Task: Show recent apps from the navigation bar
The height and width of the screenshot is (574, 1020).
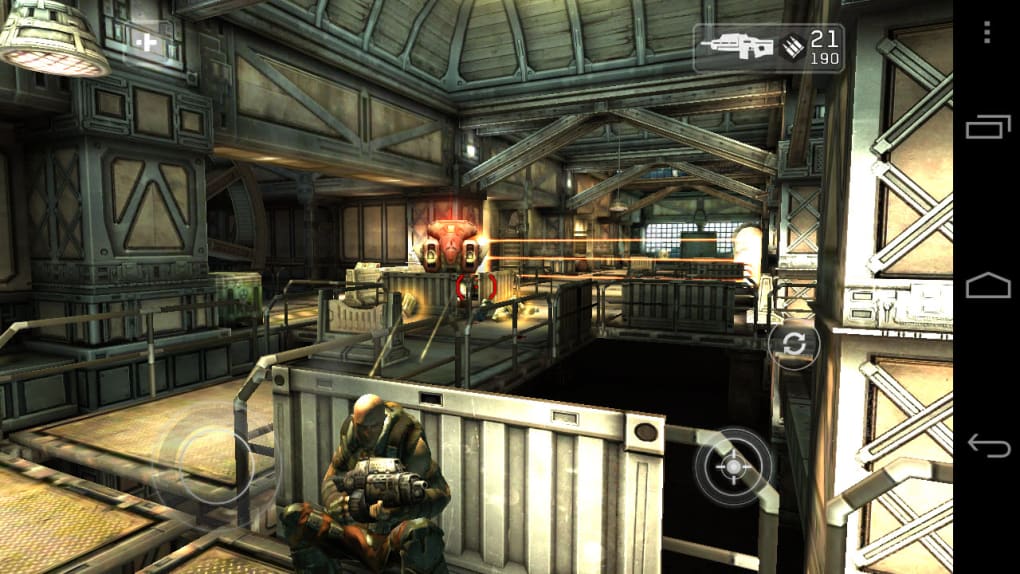Action: tap(987, 127)
